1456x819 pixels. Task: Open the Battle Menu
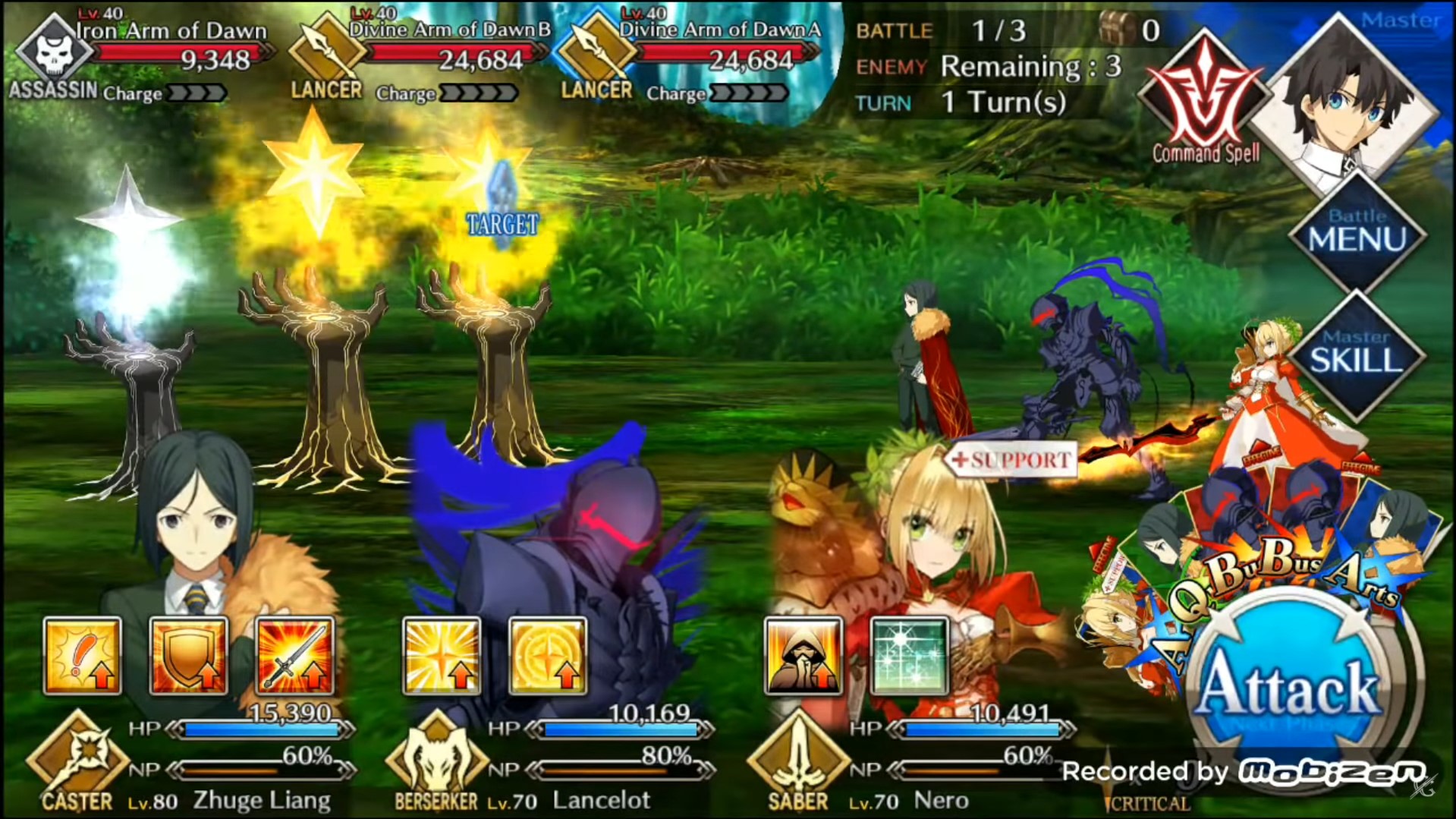pos(1357,232)
